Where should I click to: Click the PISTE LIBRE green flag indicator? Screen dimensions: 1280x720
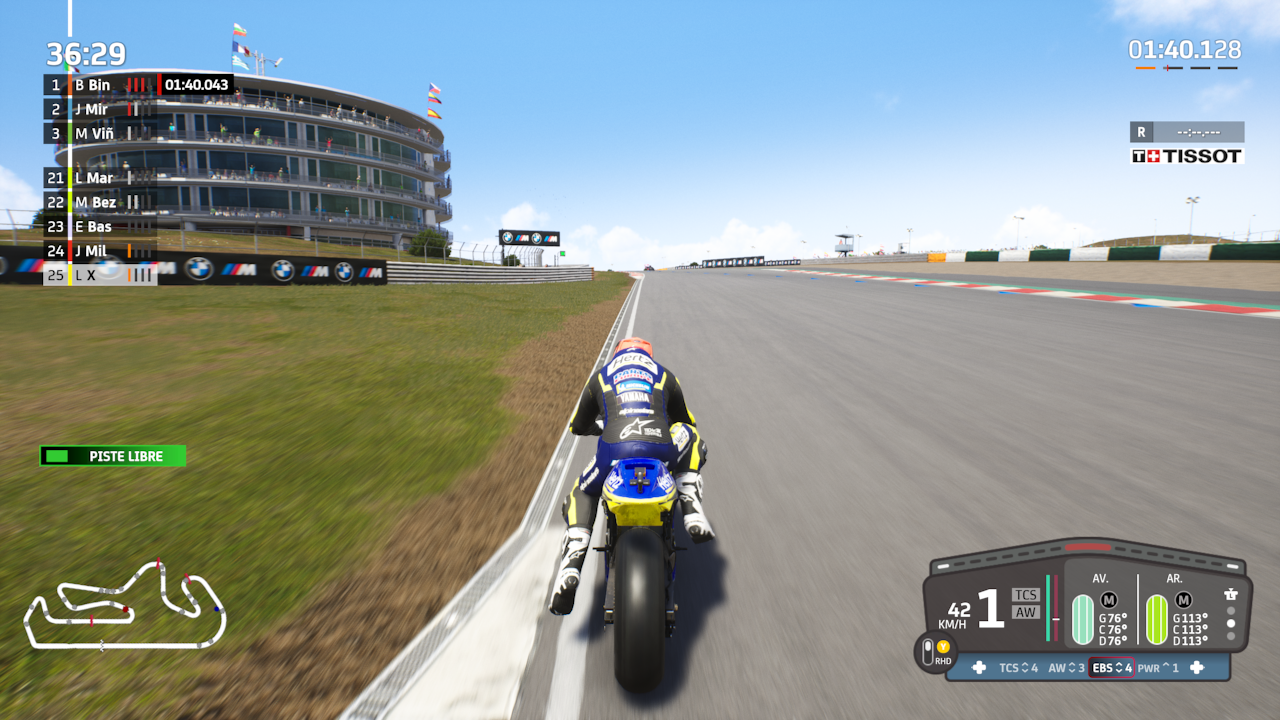point(113,456)
